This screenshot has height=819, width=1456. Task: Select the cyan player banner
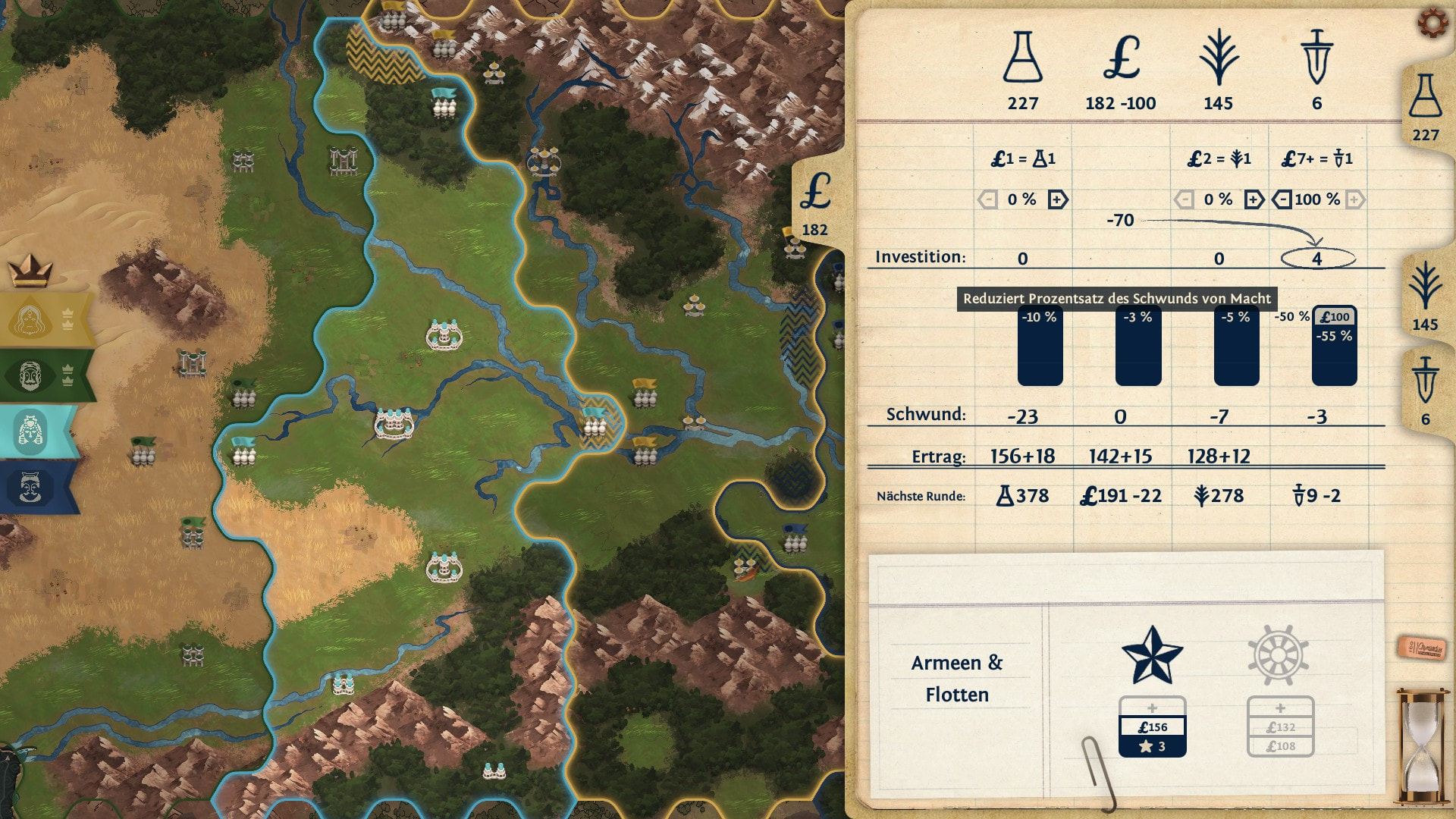point(38,431)
